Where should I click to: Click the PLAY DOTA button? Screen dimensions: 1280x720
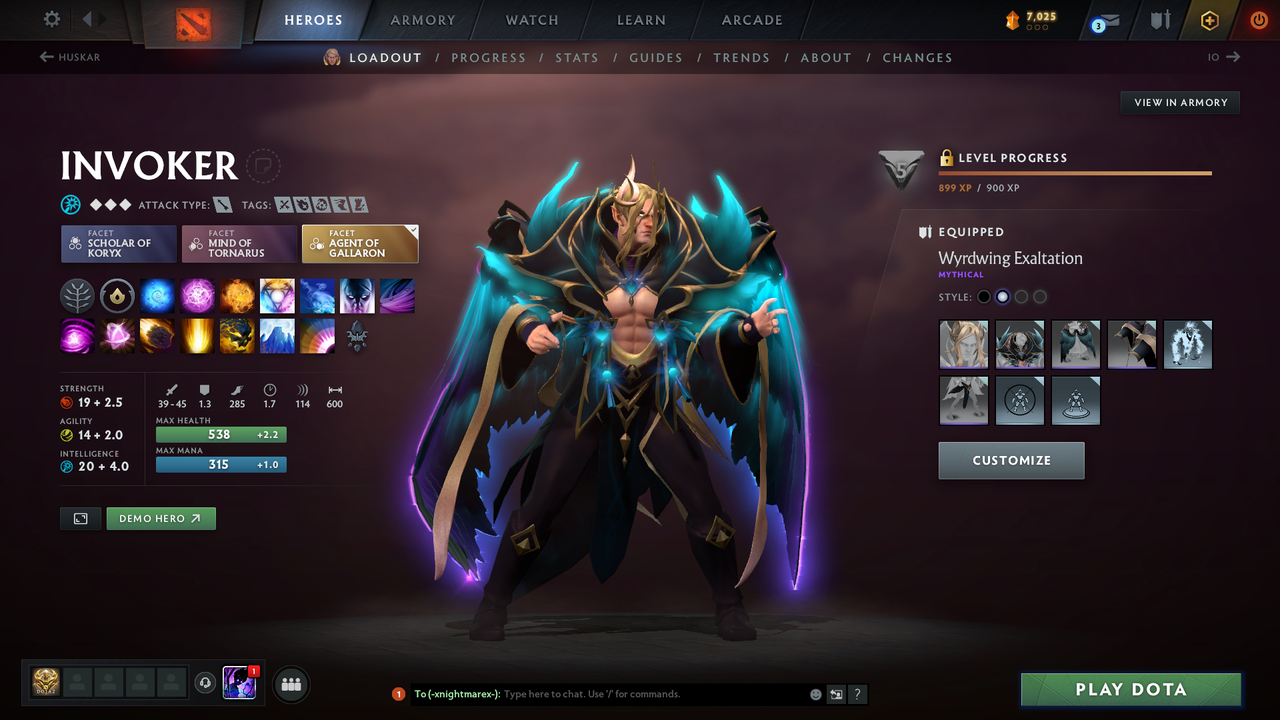pos(1130,689)
